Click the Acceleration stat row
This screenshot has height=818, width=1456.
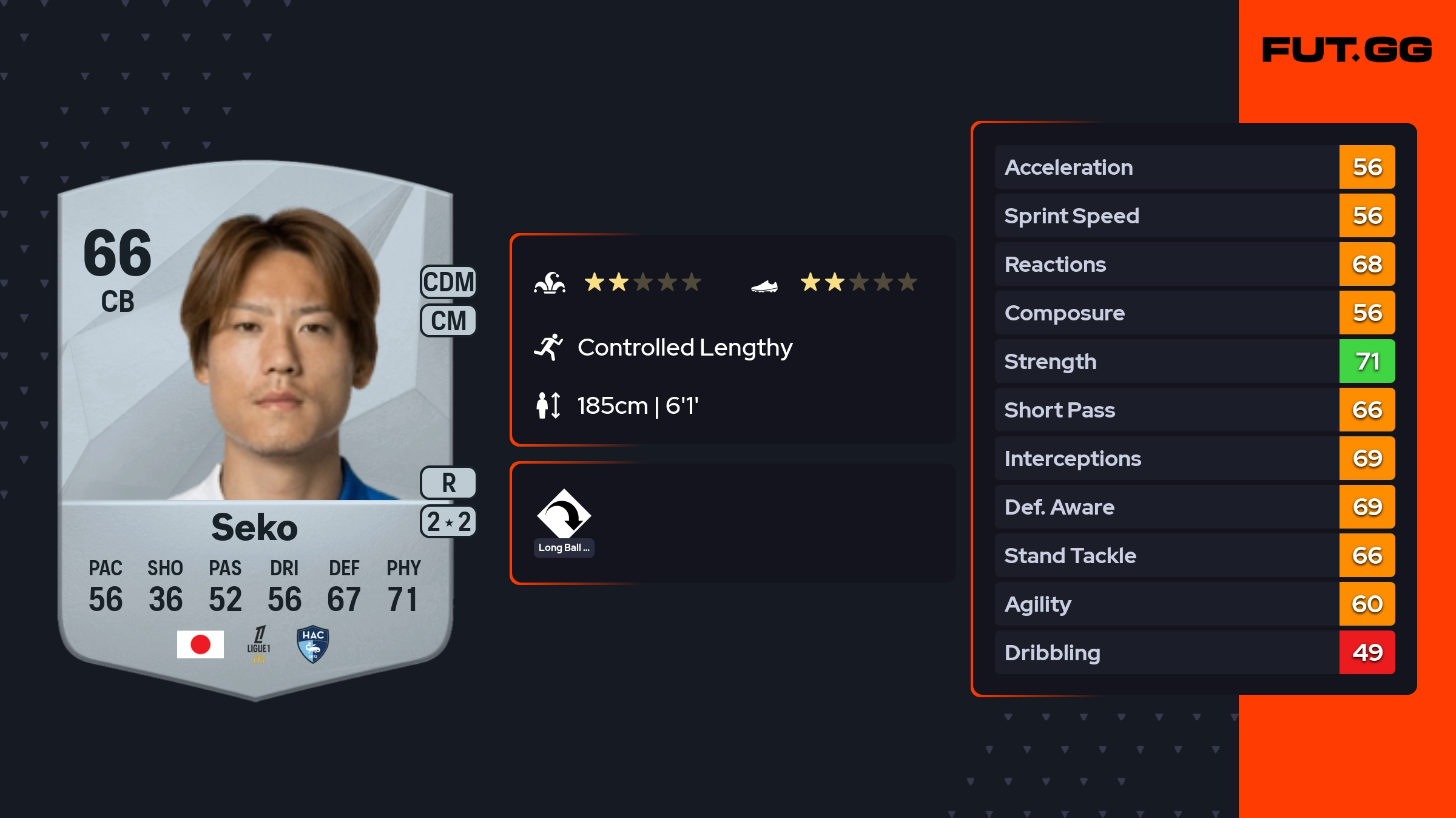click(x=1194, y=167)
